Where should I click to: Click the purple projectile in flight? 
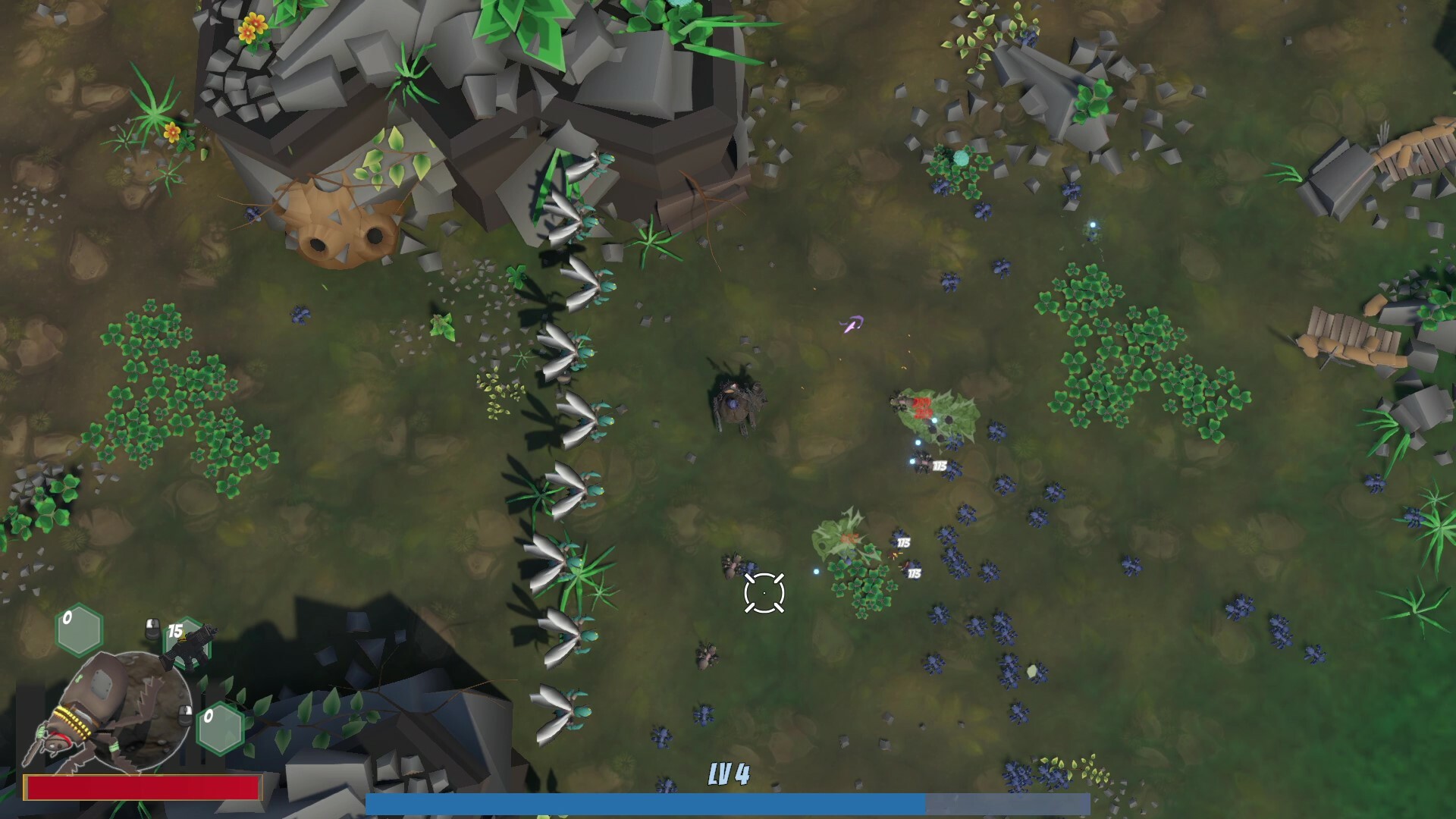[851, 322]
